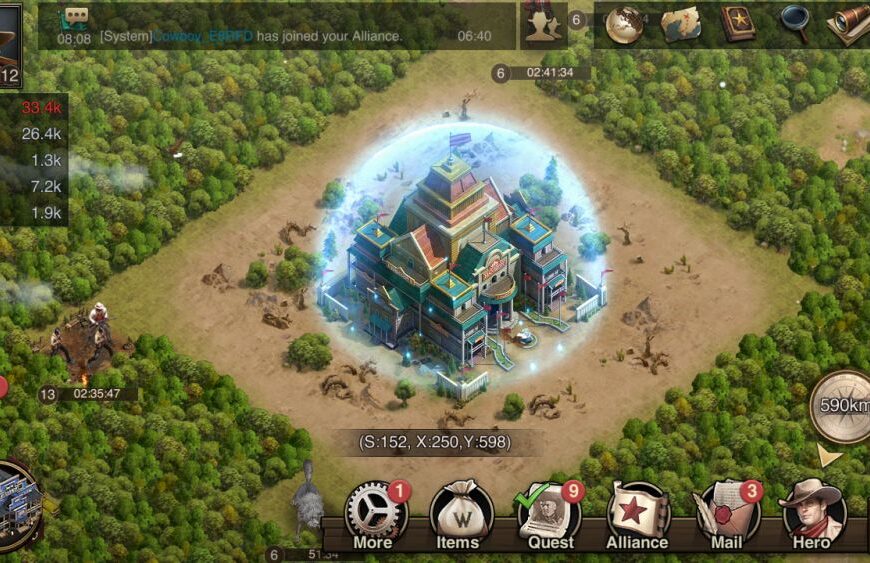Image resolution: width=870 pixels, height=563 pixels.
Task: Click the globe world view icon
Action: pyautogui.click(x=625, y=24)
